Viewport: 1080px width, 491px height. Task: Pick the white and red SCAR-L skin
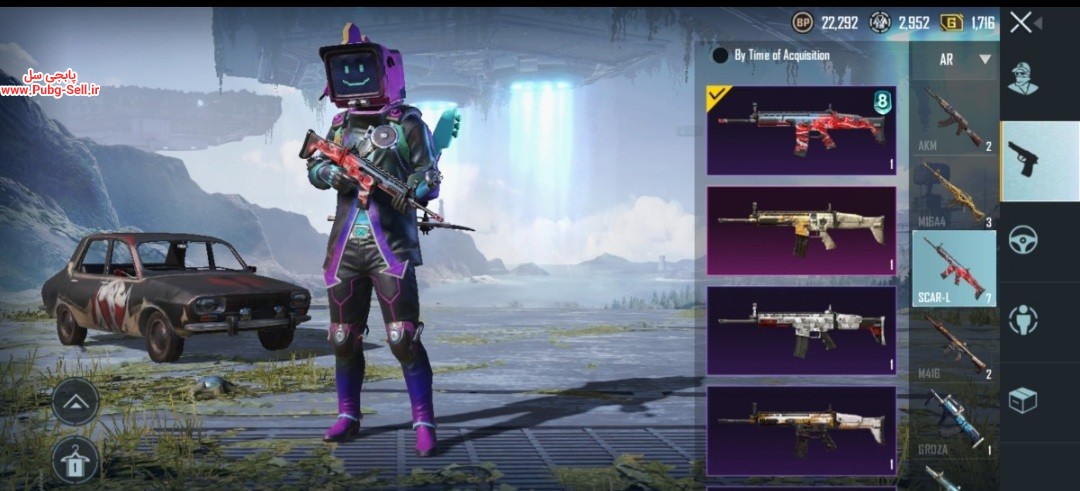(801, 330)
